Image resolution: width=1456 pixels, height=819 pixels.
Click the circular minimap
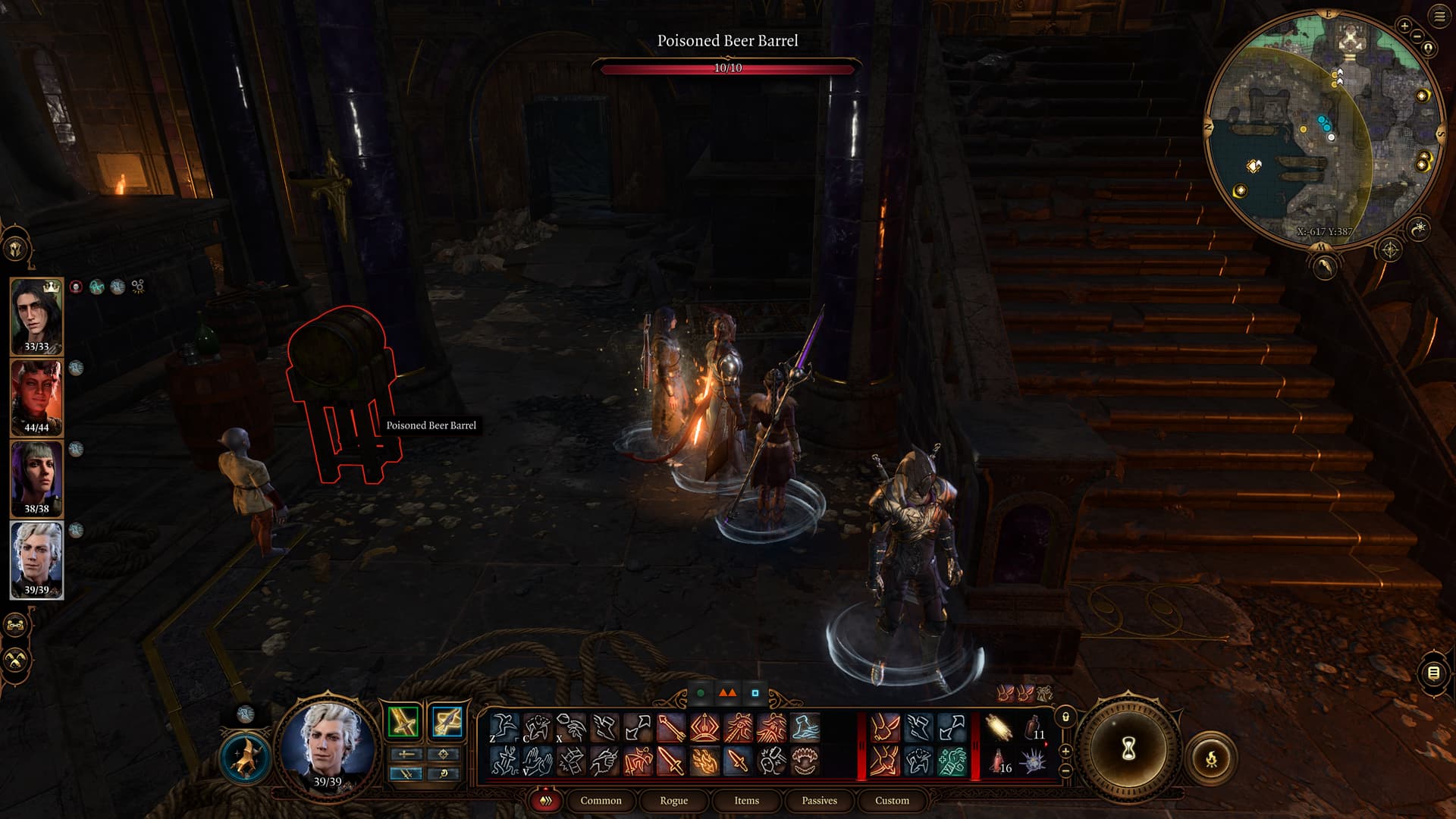click(x=1323, y=129)
